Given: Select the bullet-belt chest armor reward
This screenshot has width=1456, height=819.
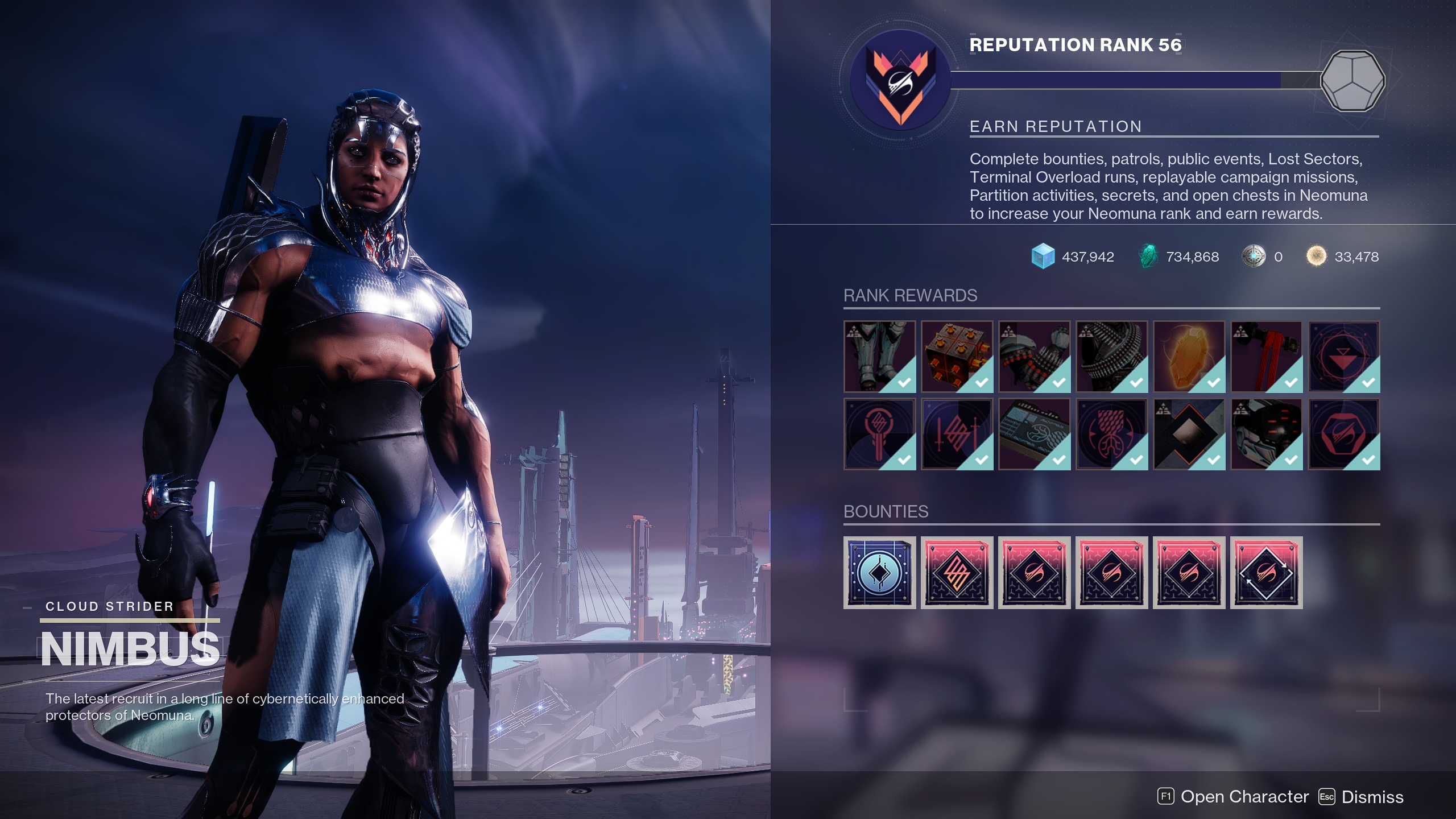Looking at the screenshot, I should coord(1111,357).
